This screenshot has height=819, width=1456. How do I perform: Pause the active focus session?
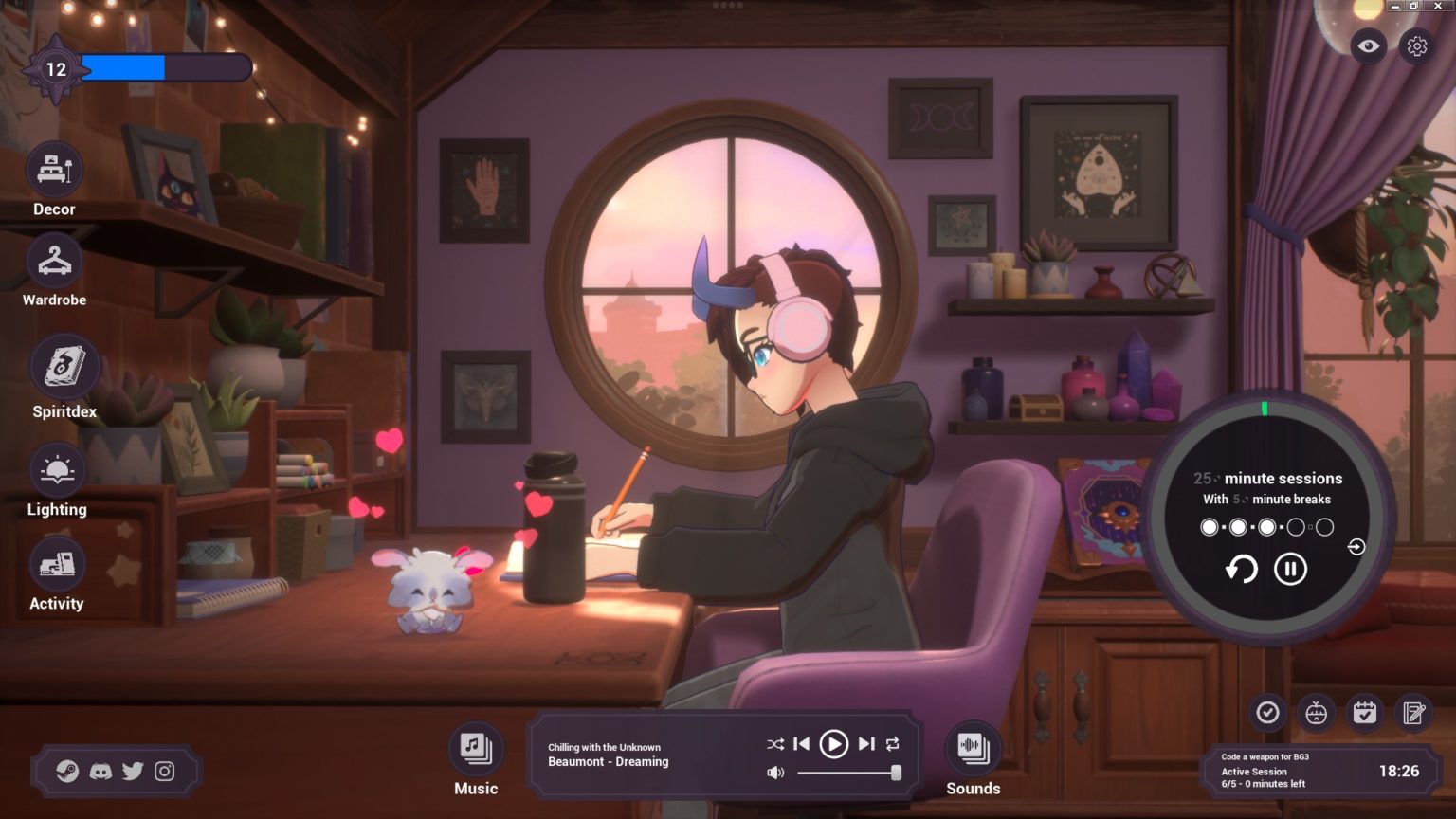[x=1290, y=569]
